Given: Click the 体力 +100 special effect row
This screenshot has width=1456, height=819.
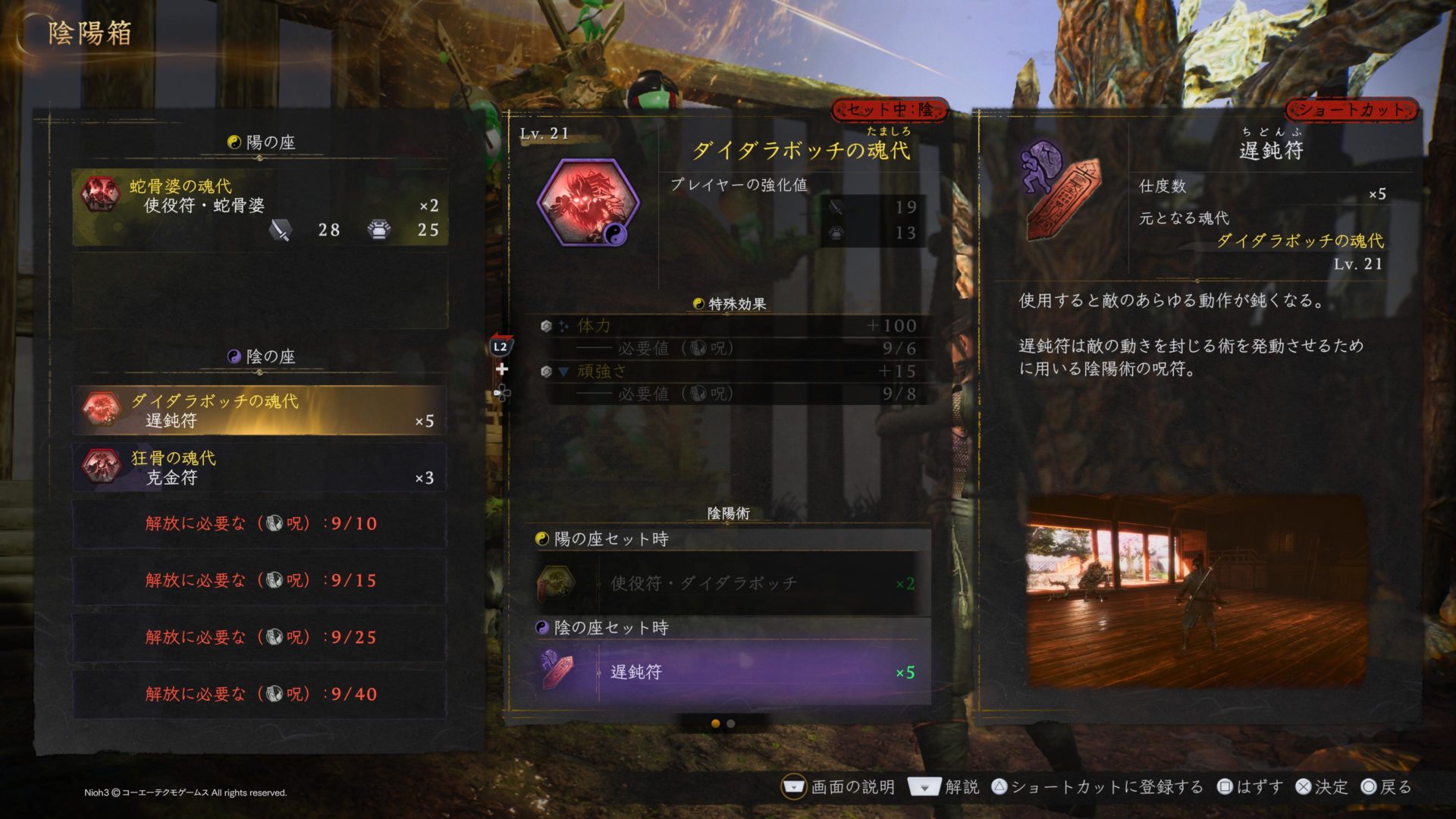Looking at the screenshot, I should point(728,325).
